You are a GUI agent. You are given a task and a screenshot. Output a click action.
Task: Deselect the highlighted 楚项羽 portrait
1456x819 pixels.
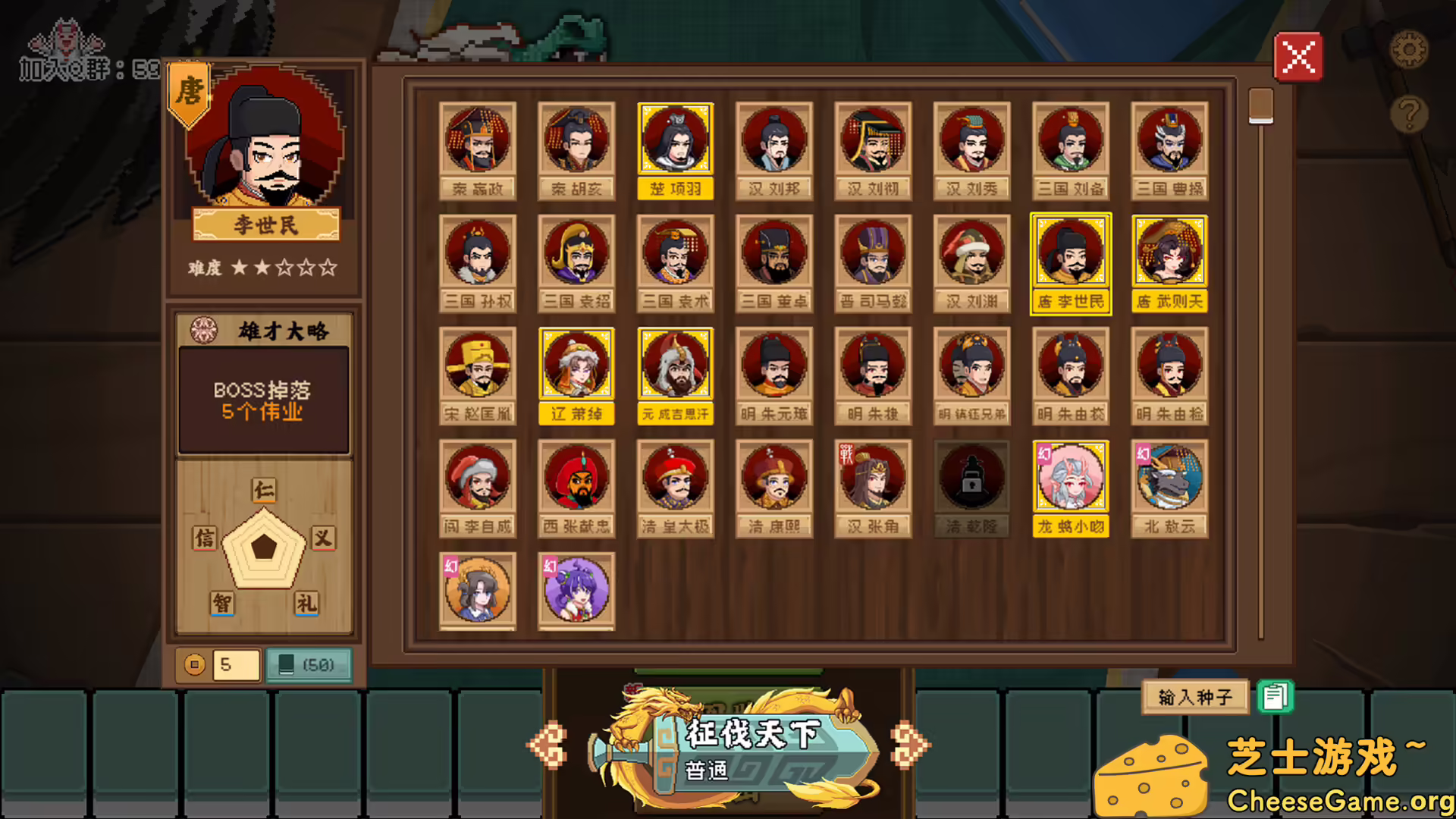click(674, 137)
